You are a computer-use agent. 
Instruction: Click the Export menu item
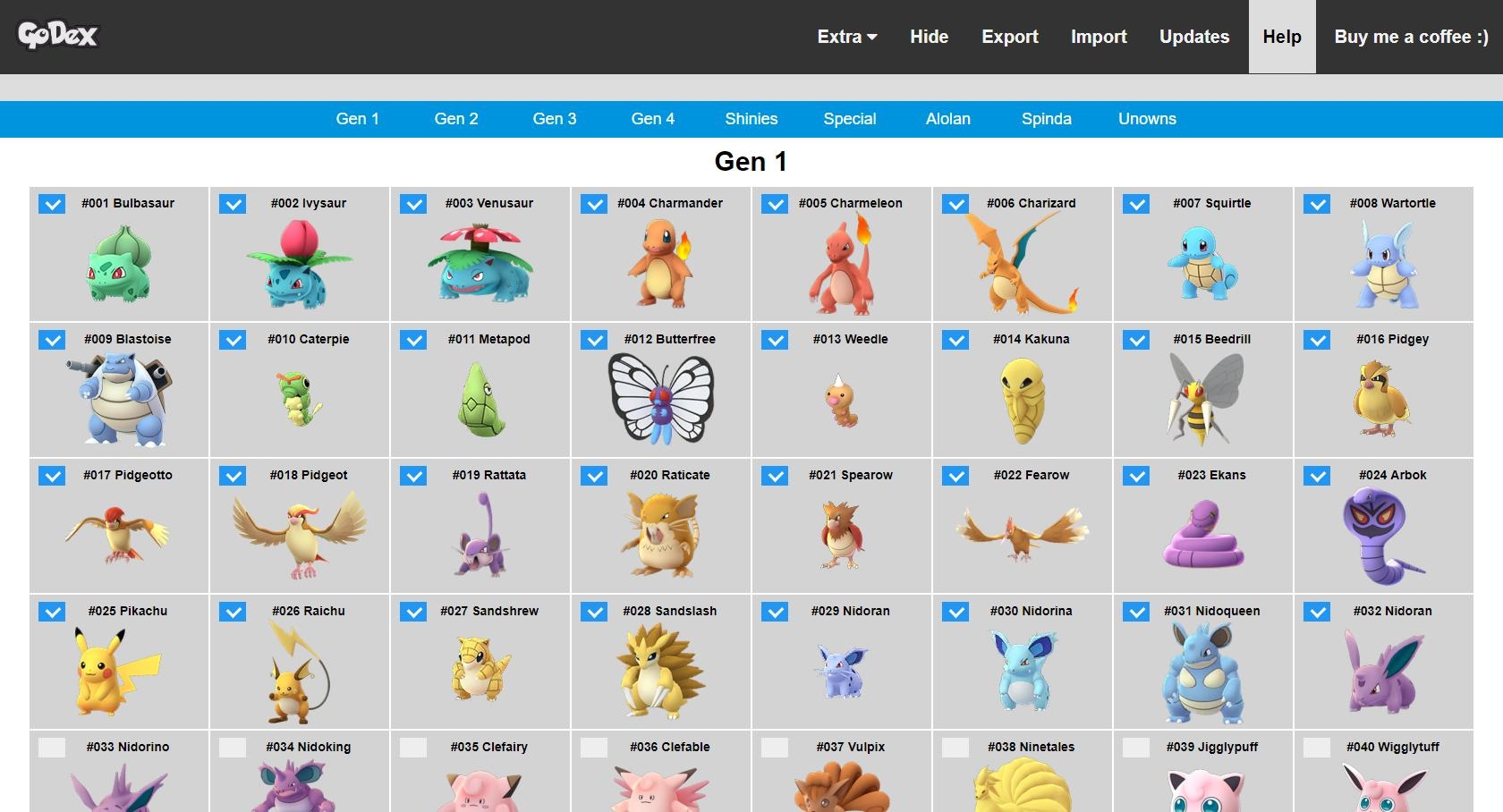tap(1009, 37)
